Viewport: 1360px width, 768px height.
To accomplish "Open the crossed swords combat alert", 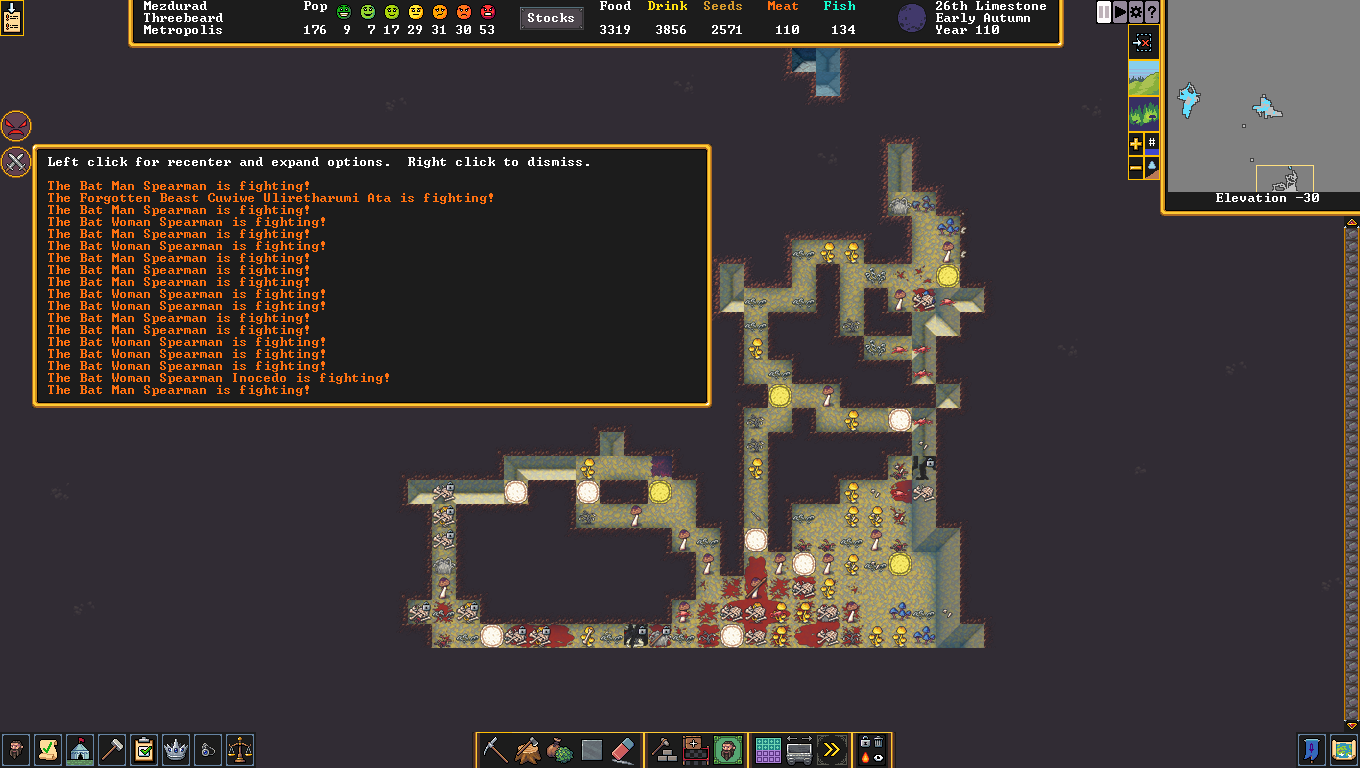I will point(16,161).
